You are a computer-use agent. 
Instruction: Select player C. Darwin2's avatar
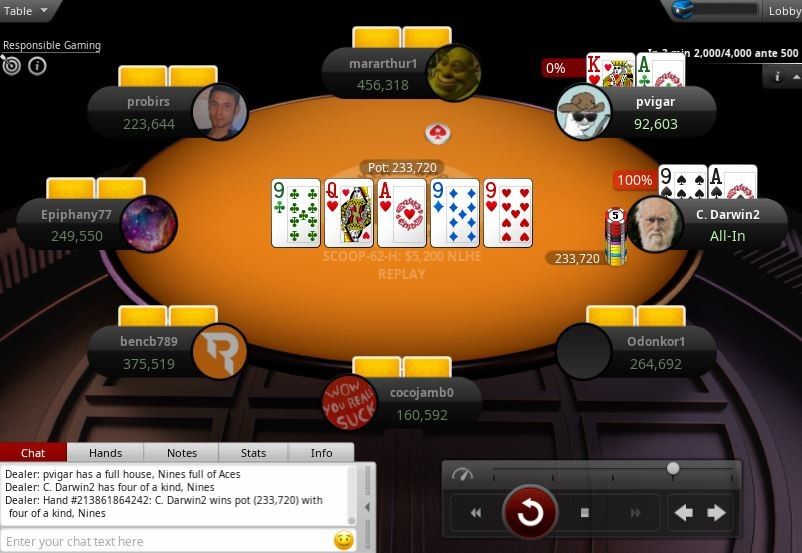pyautogui.click(x=656, y=223)
